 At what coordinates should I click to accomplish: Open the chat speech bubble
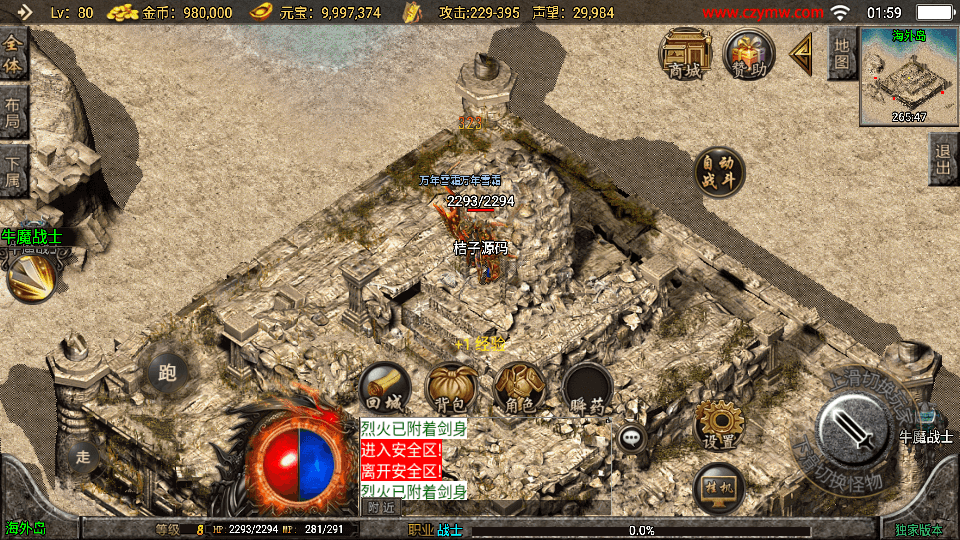tap(631, 437)
